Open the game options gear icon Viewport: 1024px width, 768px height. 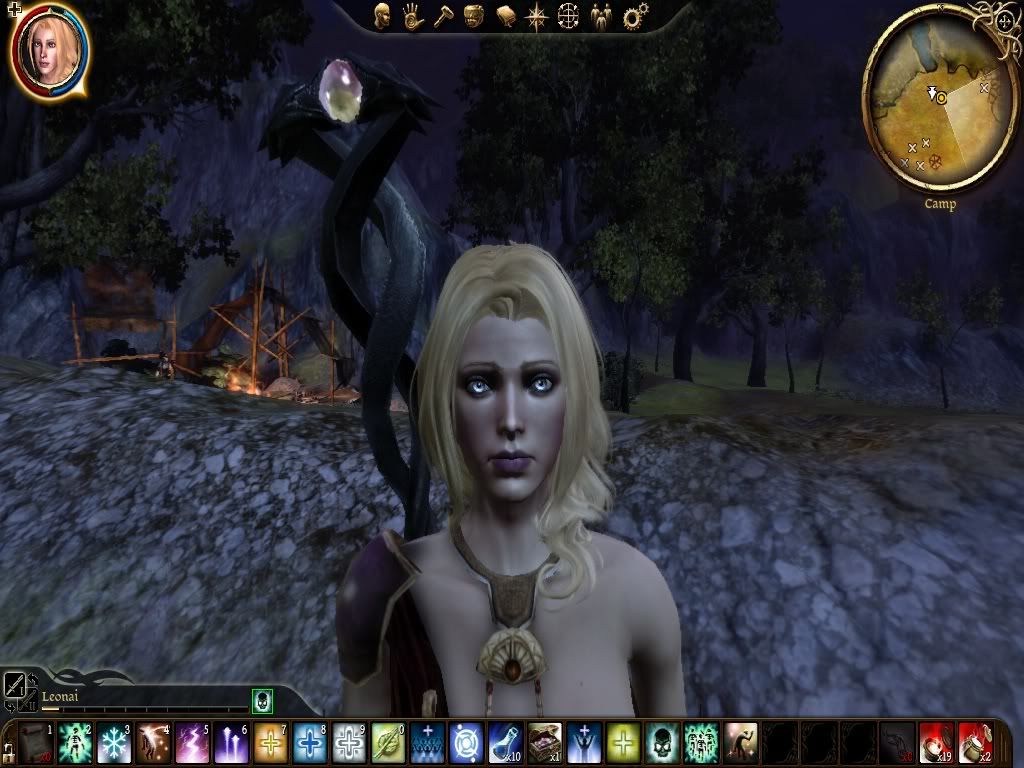click(632, 16)
